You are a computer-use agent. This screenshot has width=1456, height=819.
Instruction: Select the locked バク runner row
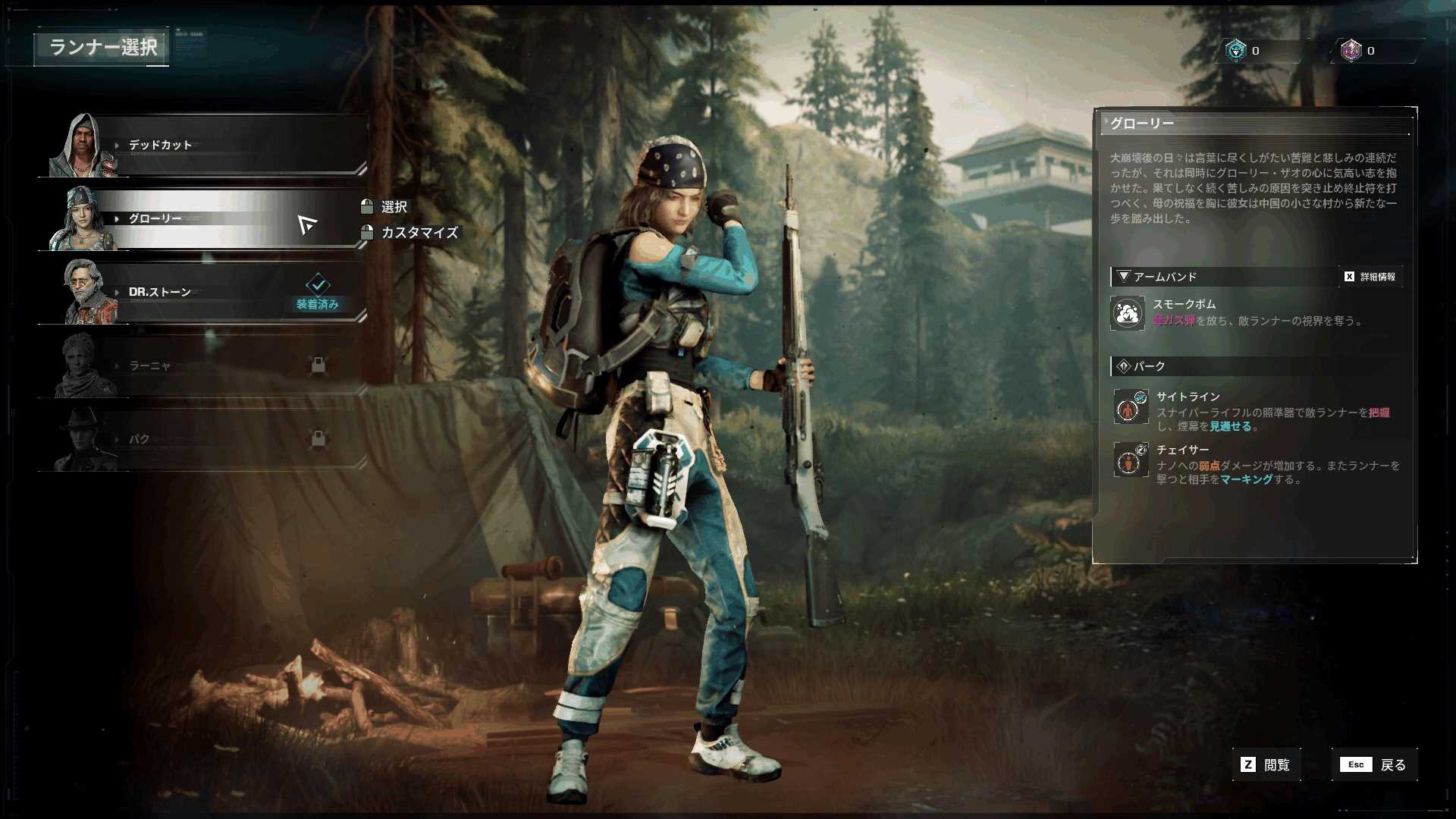pos(205,440)
